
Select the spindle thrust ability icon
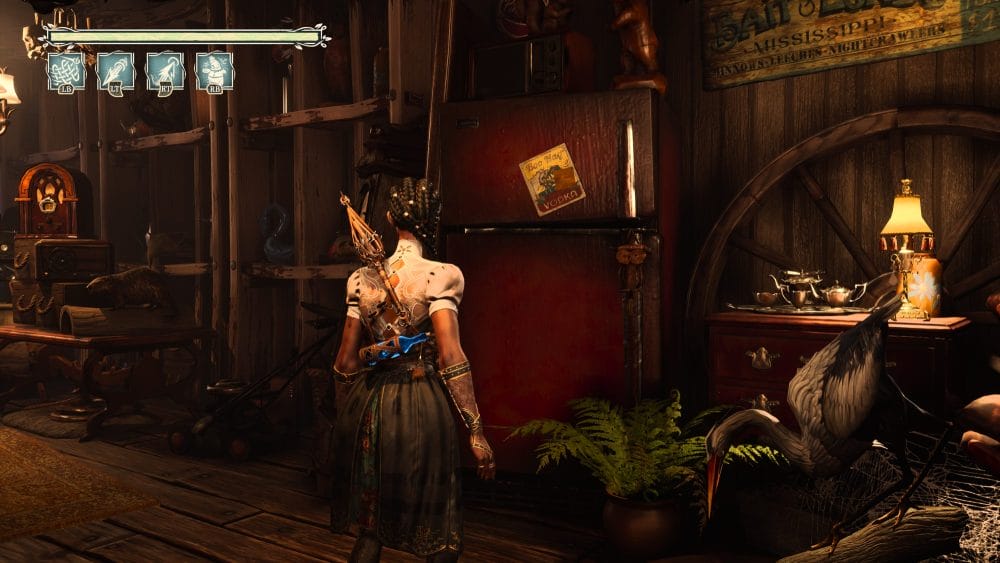point(116,72)
